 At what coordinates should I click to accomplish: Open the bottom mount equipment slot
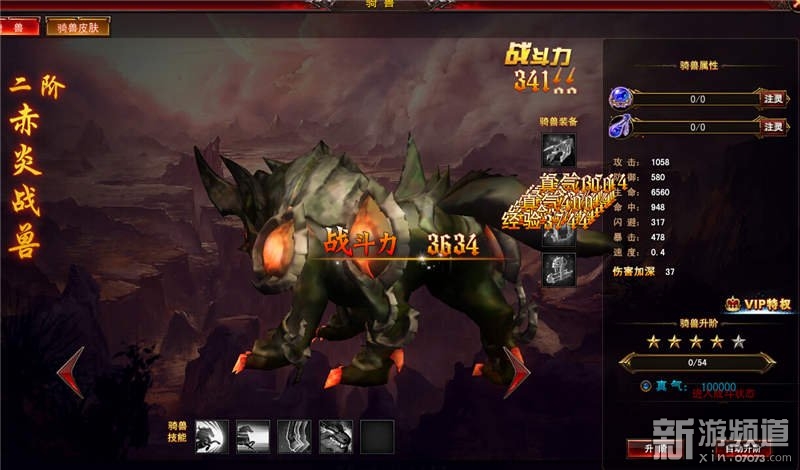point(558,269)
